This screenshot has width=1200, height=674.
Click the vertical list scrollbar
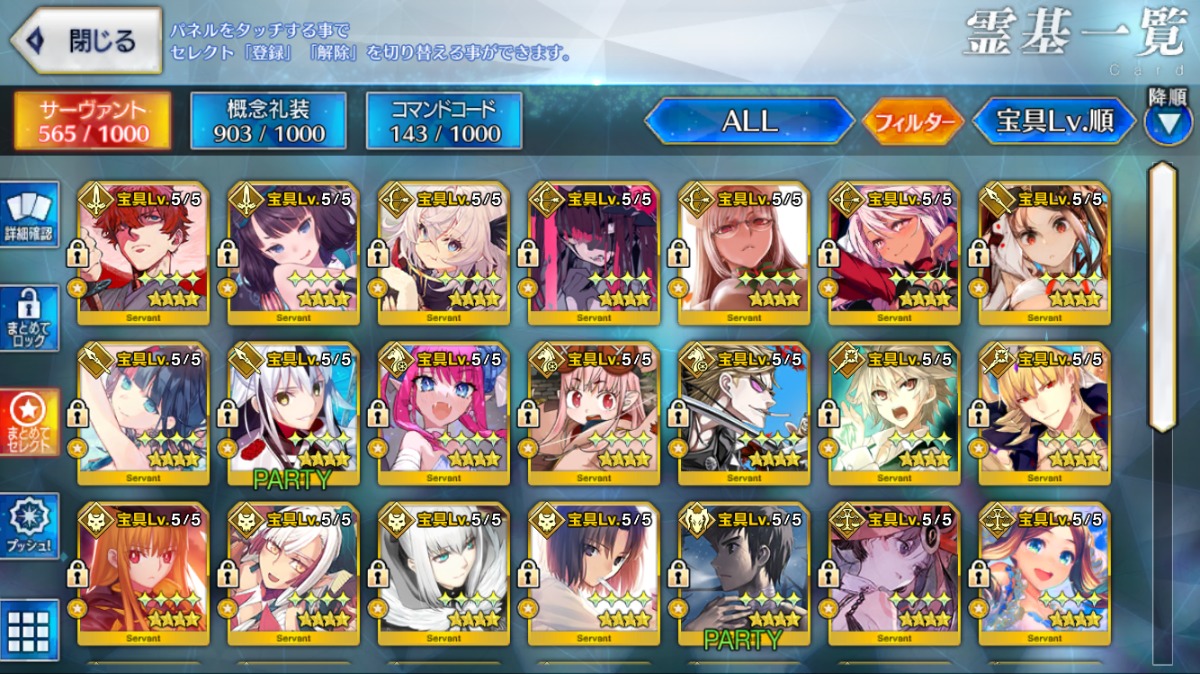pos(1161,300)
